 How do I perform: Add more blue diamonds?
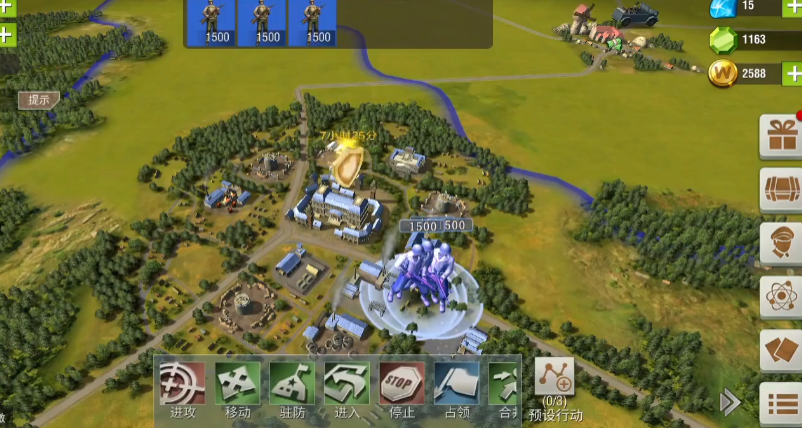coord(791,7)
